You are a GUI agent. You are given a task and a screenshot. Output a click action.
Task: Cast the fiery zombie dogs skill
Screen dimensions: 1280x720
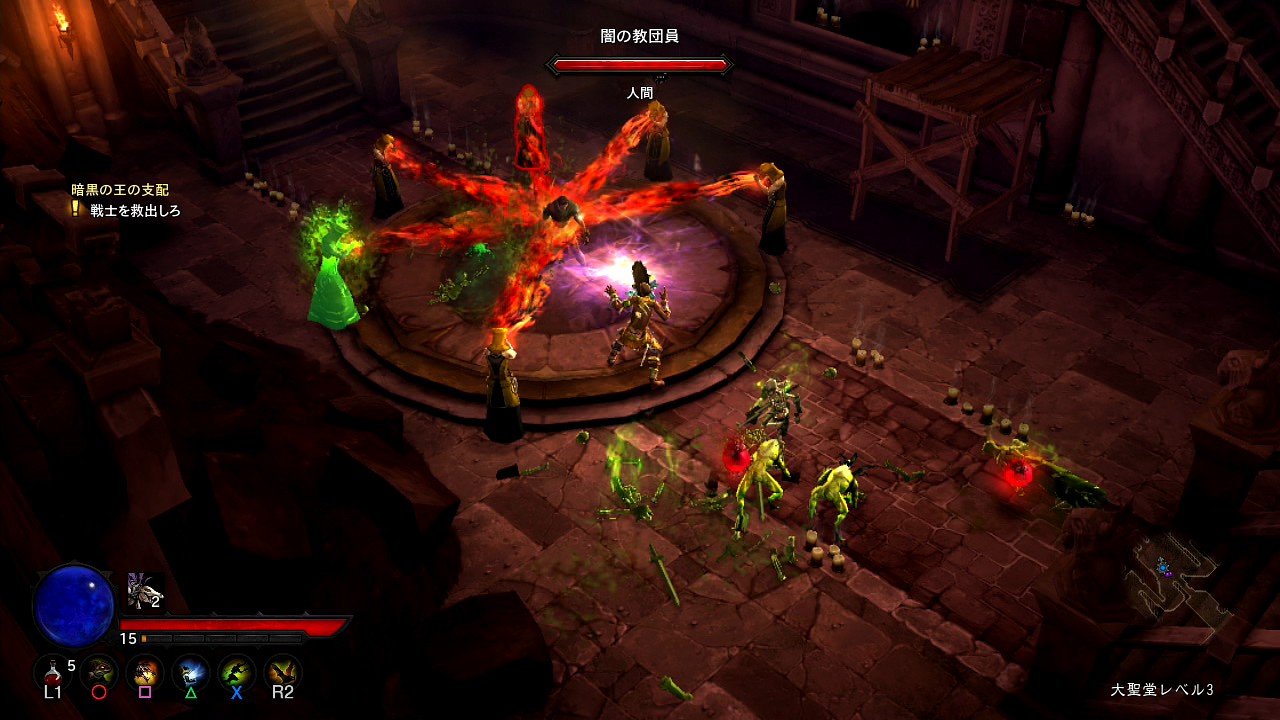(146, 671)
